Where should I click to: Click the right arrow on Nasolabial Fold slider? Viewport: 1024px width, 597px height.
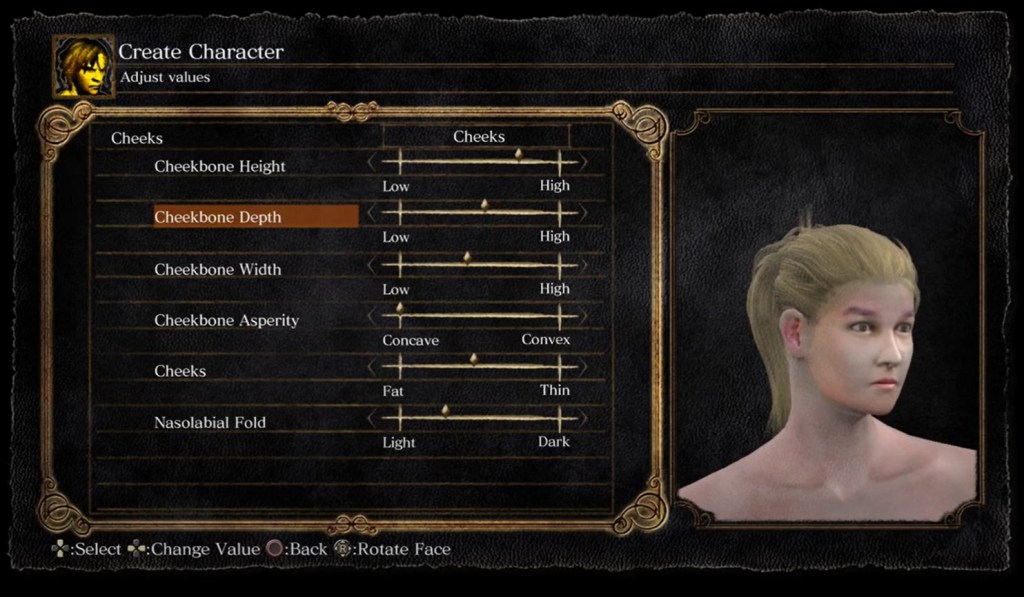coord(583,418)
